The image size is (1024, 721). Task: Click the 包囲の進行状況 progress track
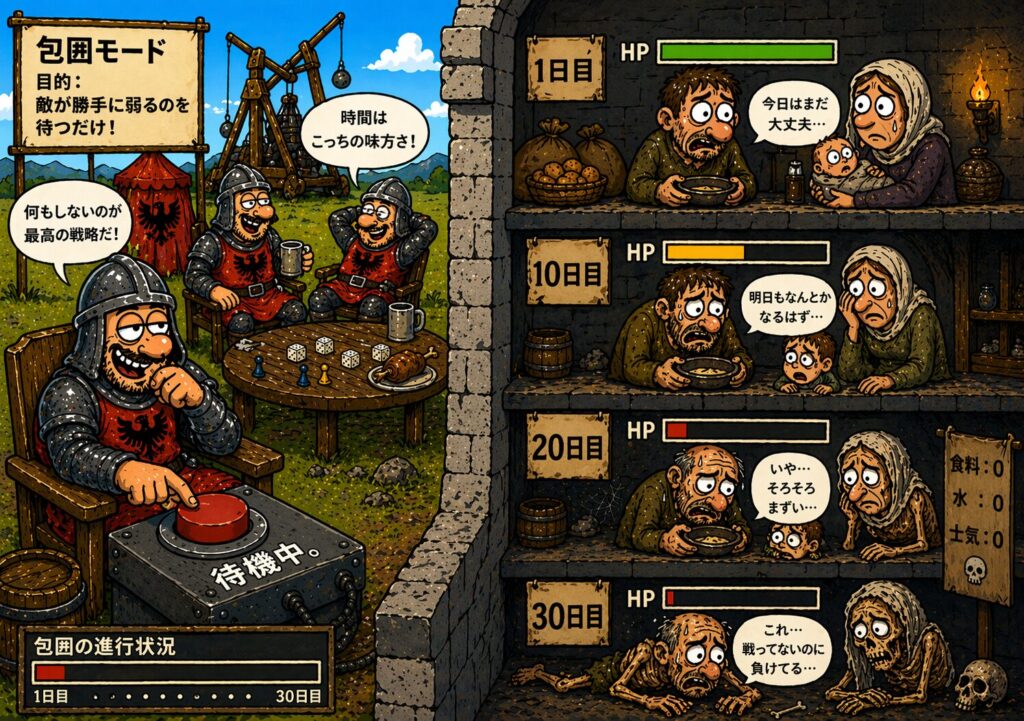pos(176,672)
